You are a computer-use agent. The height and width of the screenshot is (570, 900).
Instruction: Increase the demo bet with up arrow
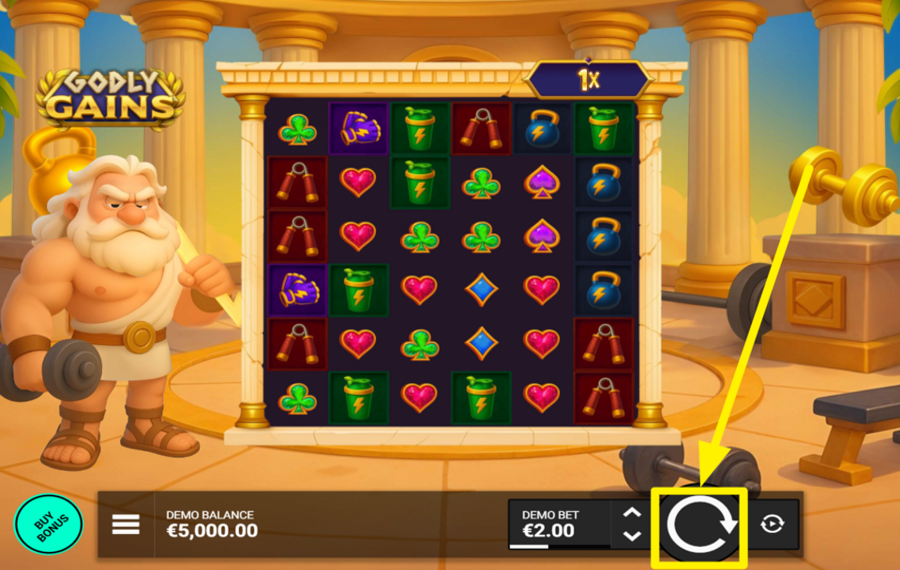point(632,514)
